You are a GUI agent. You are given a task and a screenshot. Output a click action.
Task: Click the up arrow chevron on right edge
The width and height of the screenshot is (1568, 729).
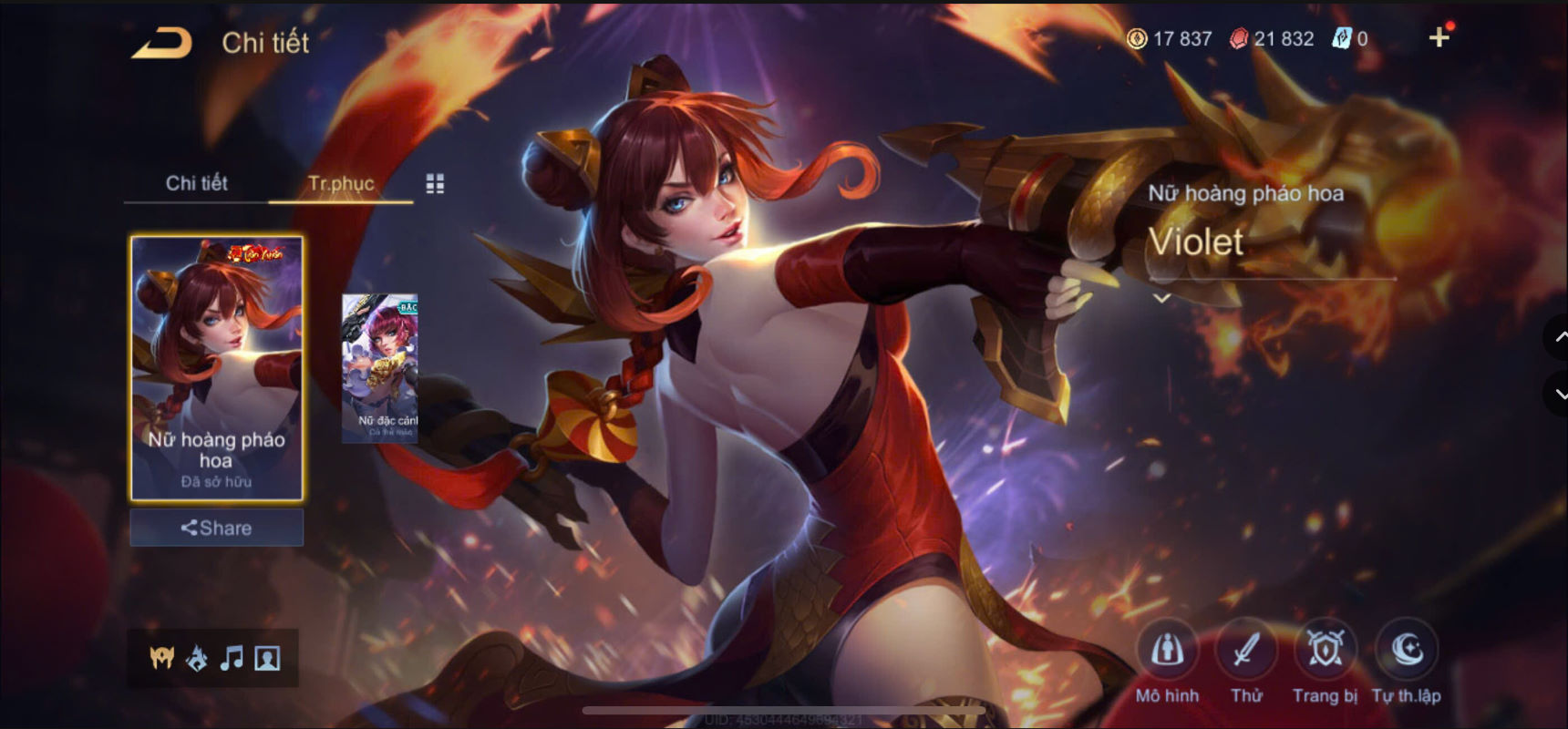coord(1556,337)
